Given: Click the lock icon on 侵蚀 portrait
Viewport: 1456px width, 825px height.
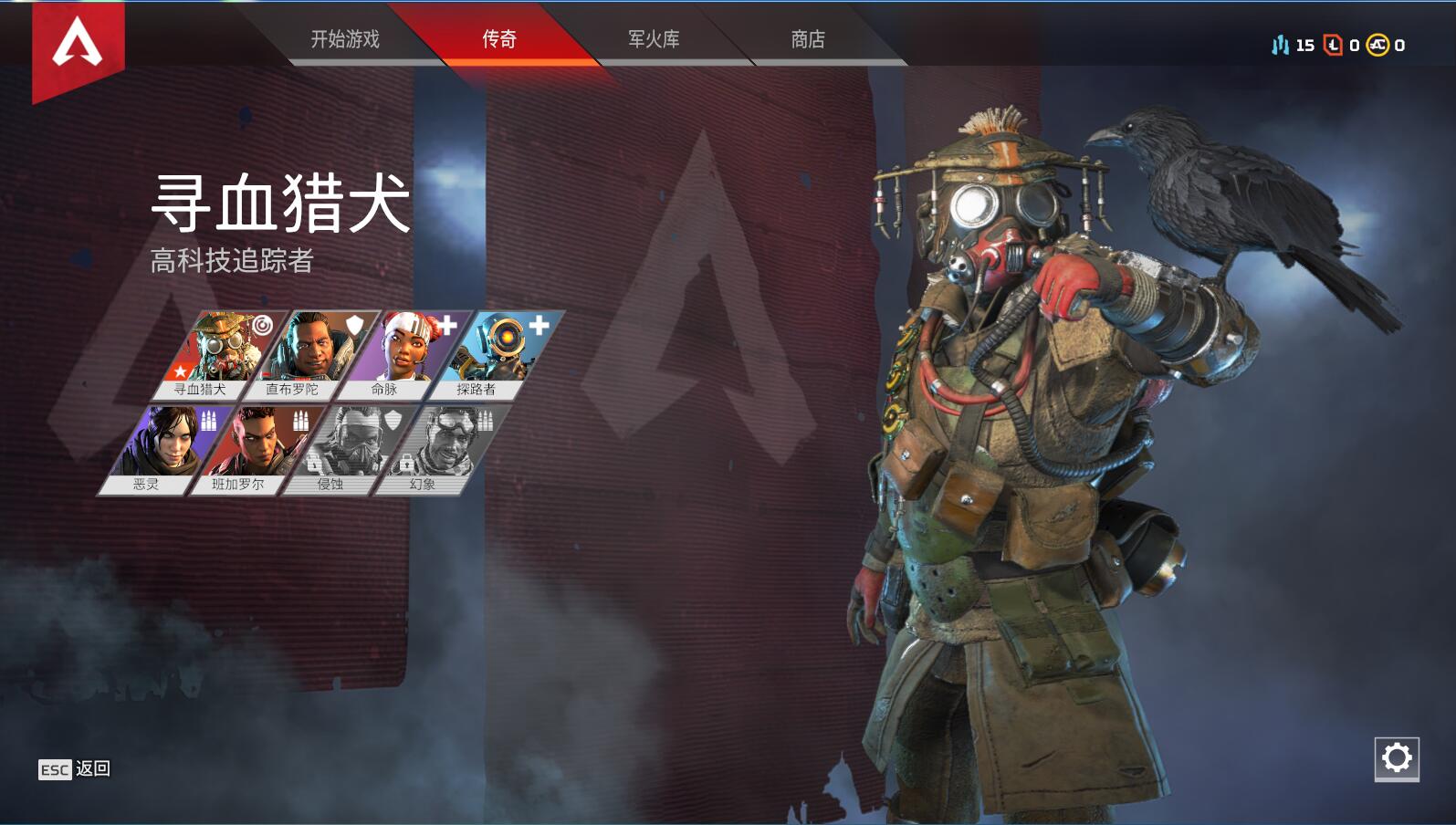Looking at the screenshot, I should (x=312, y=465).
